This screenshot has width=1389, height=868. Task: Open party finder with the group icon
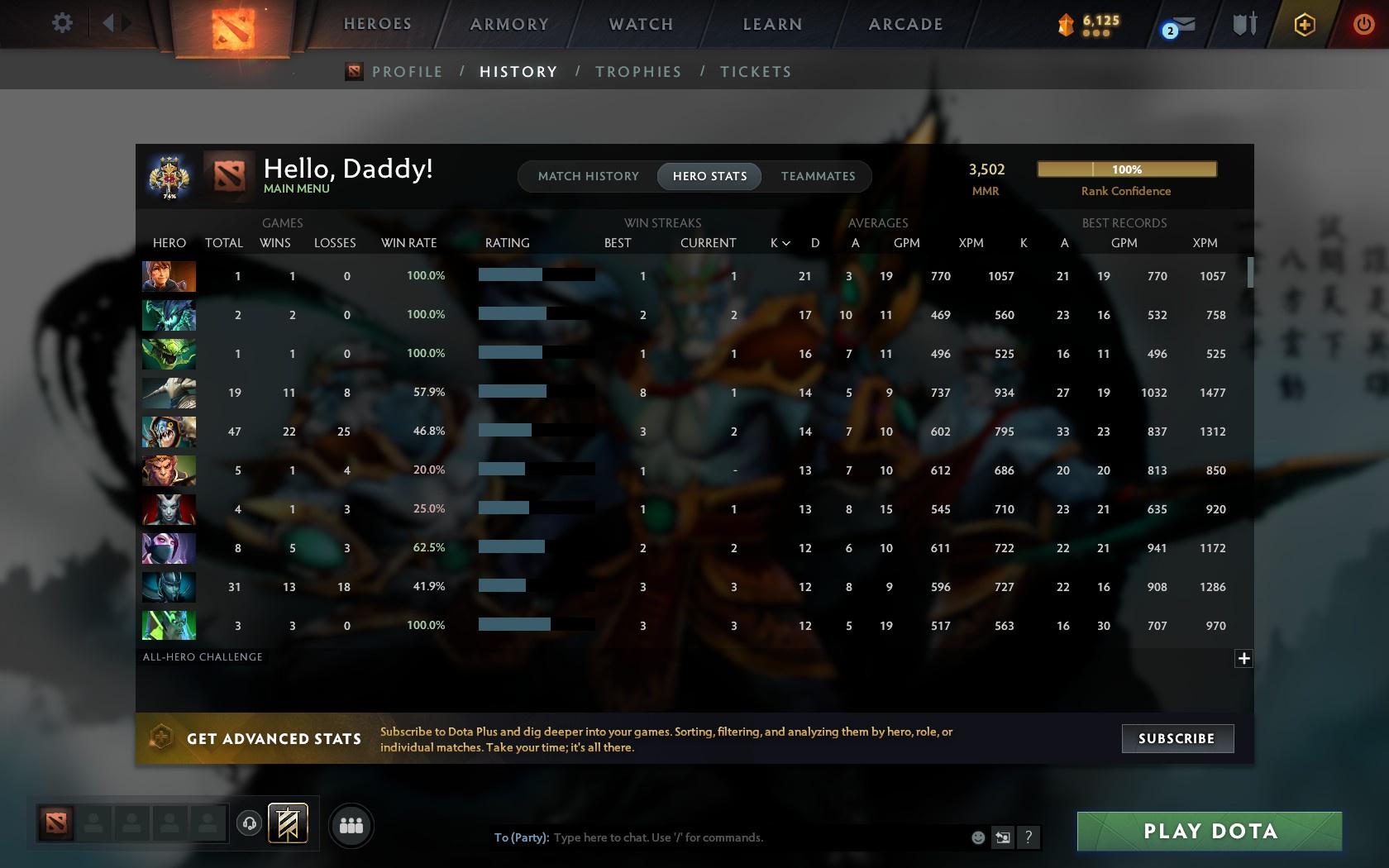click(351, 824)
